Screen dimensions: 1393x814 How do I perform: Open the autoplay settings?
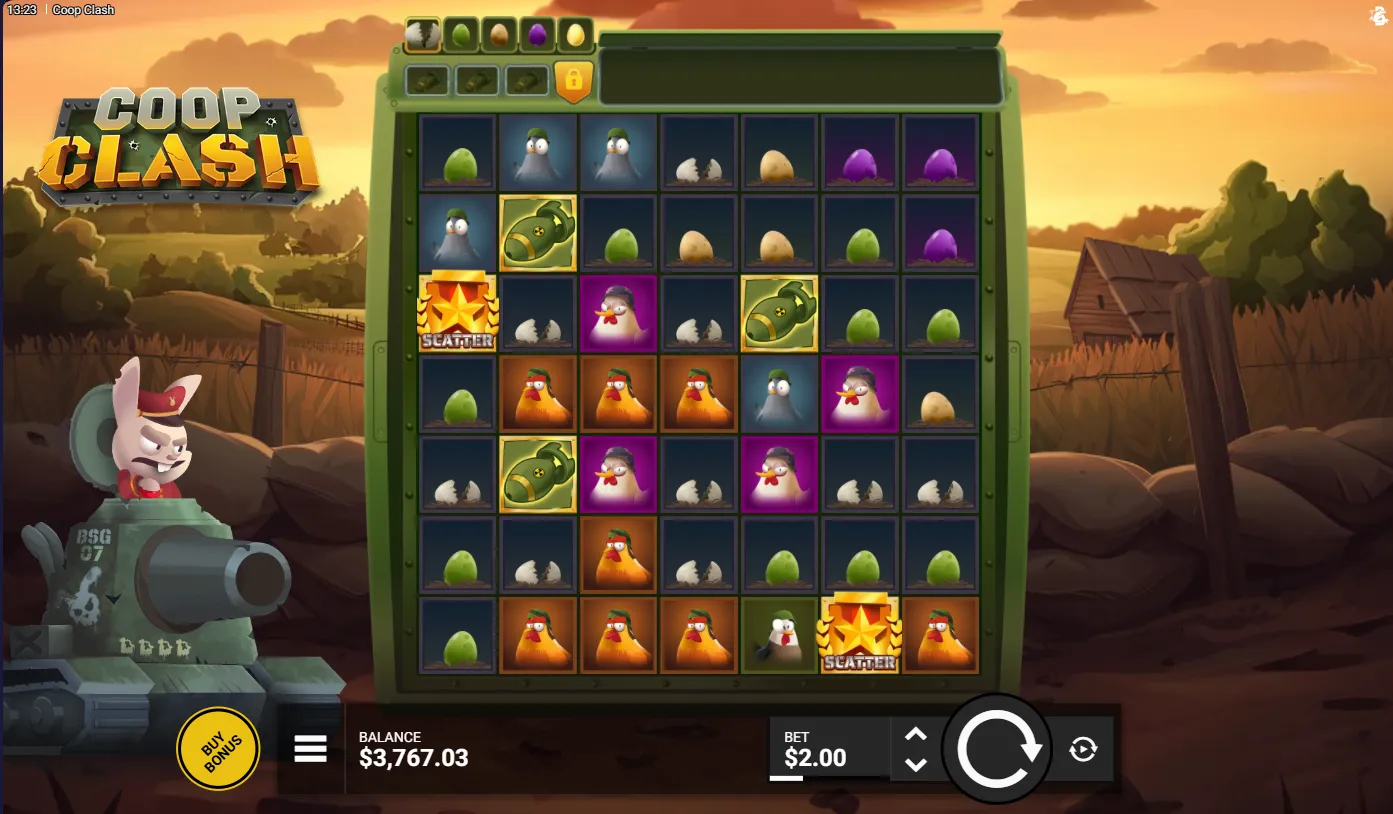pyautogui.click(x=1083, y=749)
